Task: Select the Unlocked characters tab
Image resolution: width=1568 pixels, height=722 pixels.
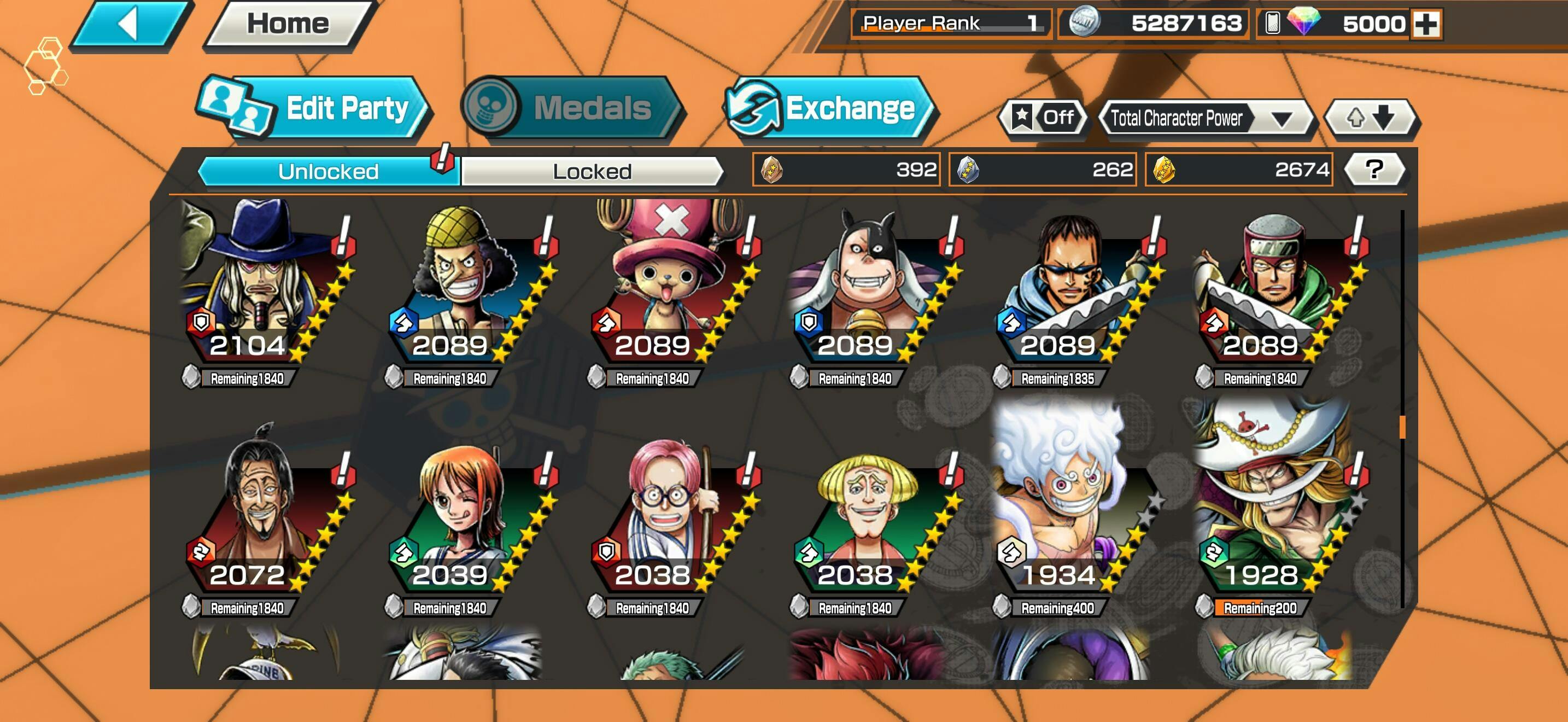Action: 328,172
